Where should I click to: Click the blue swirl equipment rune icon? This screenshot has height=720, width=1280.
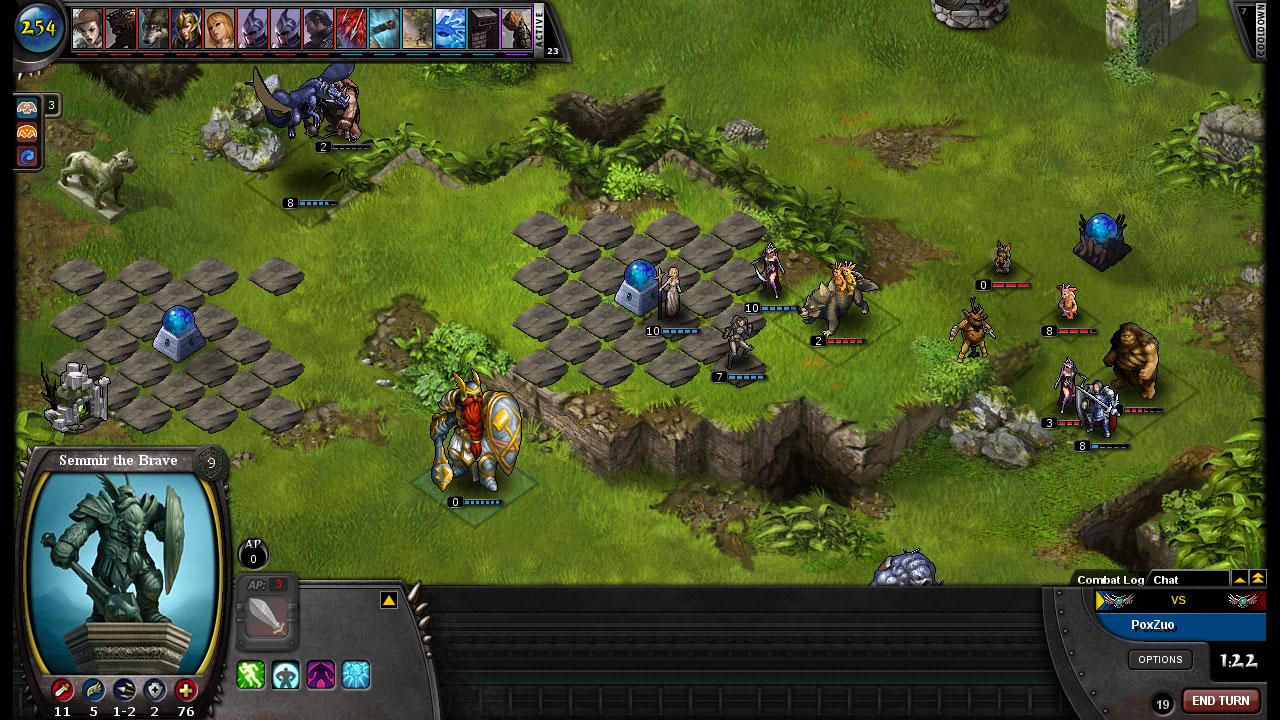point(27,156)
